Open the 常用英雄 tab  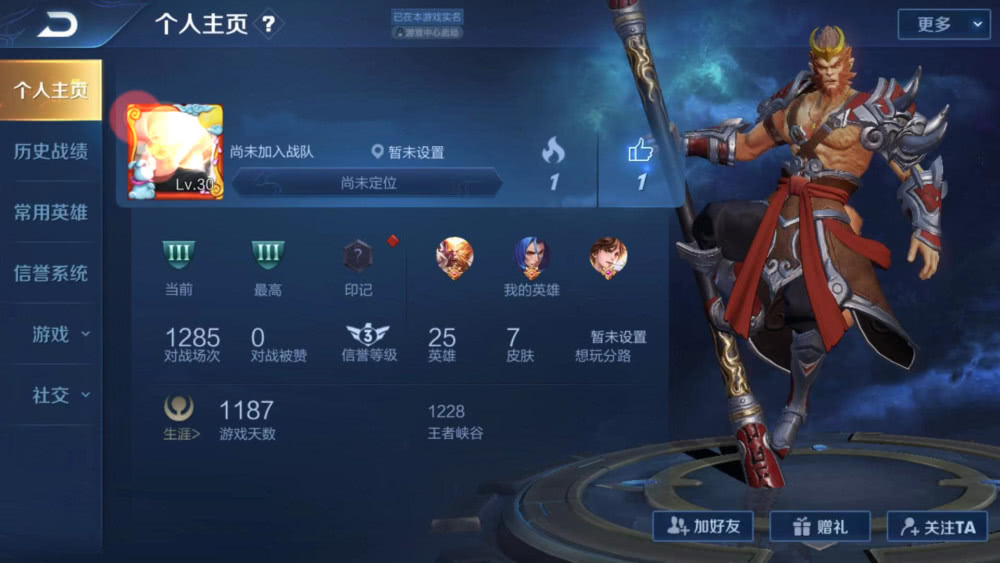50,212
